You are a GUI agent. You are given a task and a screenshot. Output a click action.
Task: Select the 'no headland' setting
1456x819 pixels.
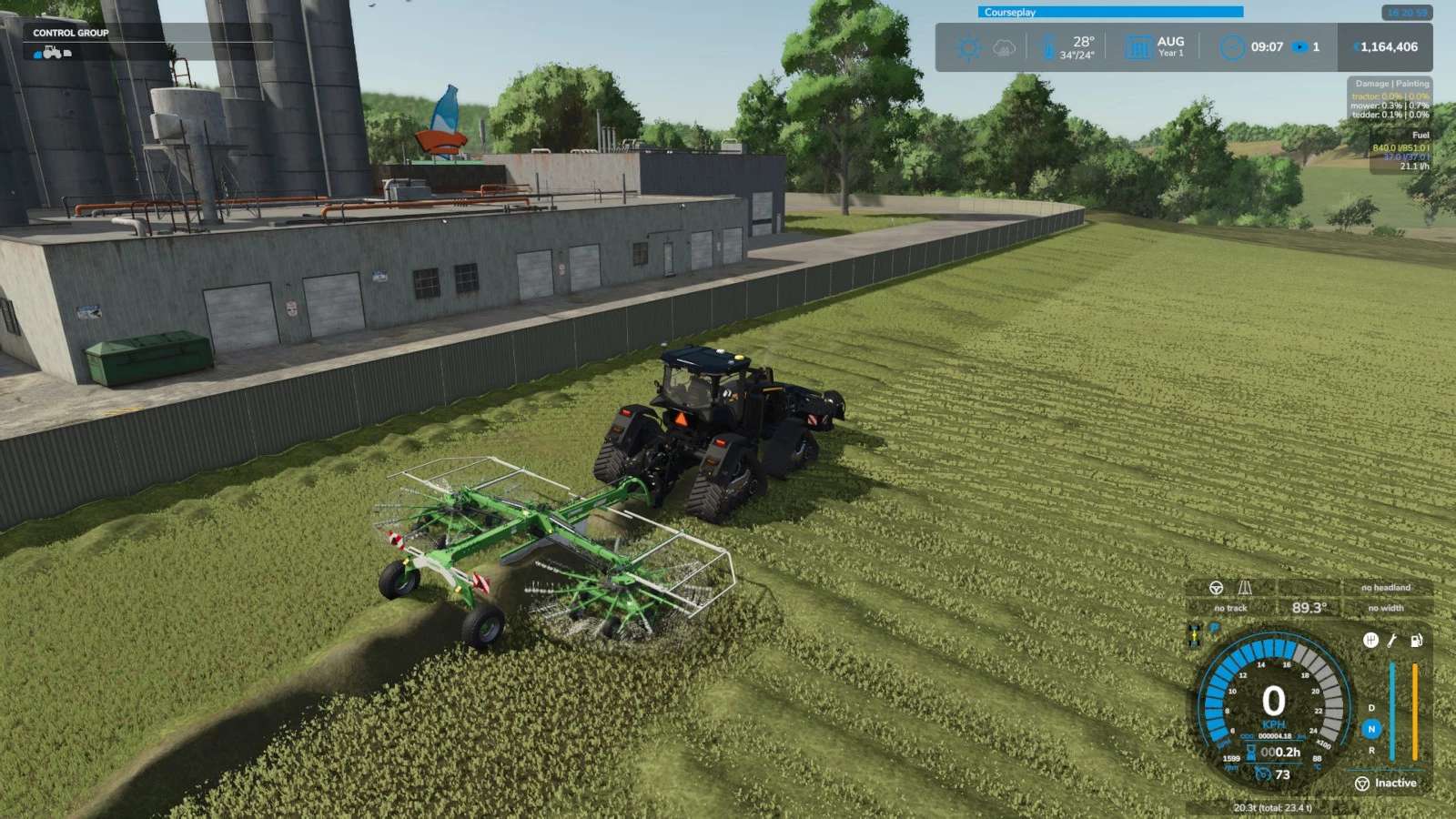pos(1385,588)
